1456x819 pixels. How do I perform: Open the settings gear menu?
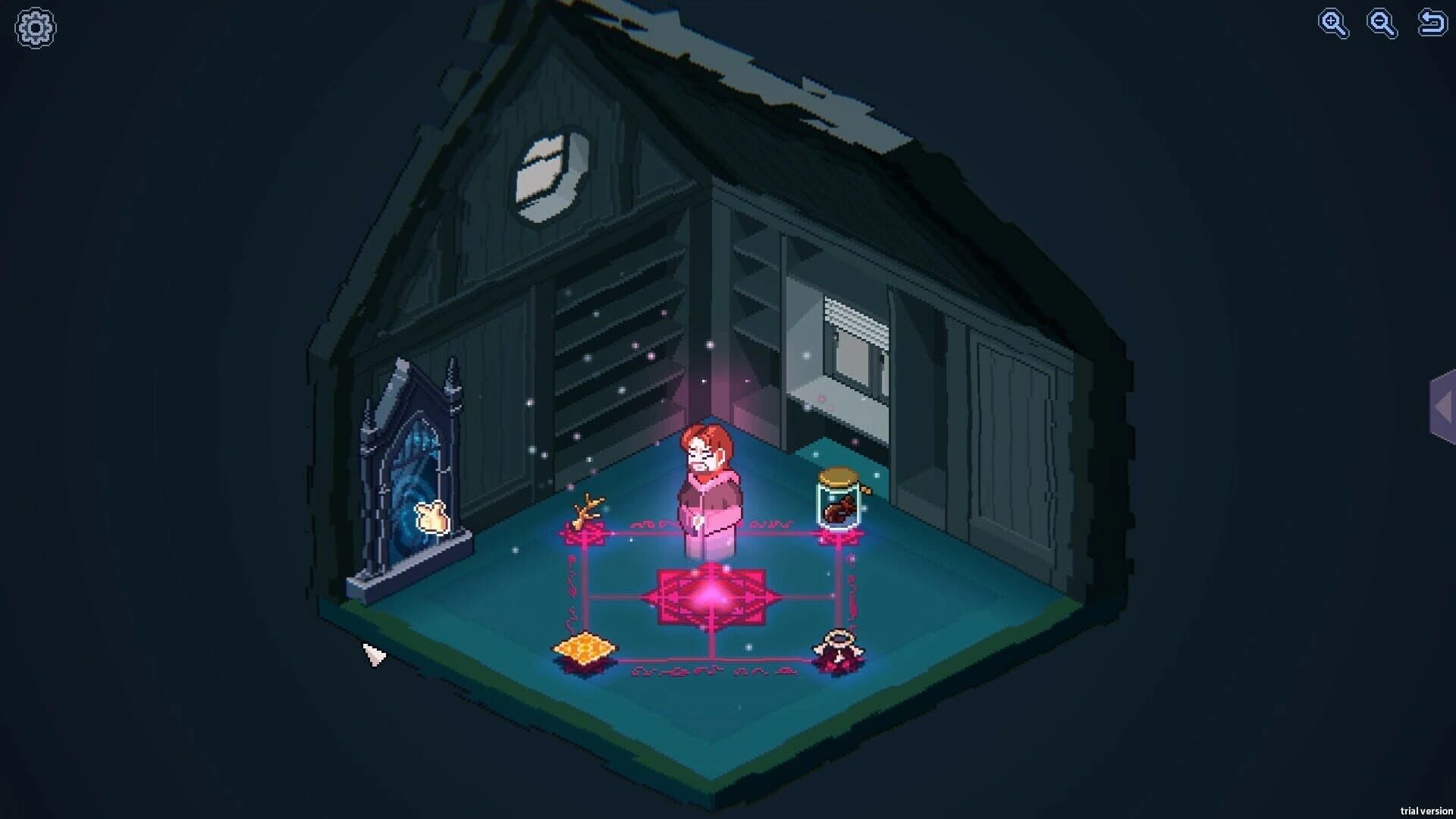[35, 27]
